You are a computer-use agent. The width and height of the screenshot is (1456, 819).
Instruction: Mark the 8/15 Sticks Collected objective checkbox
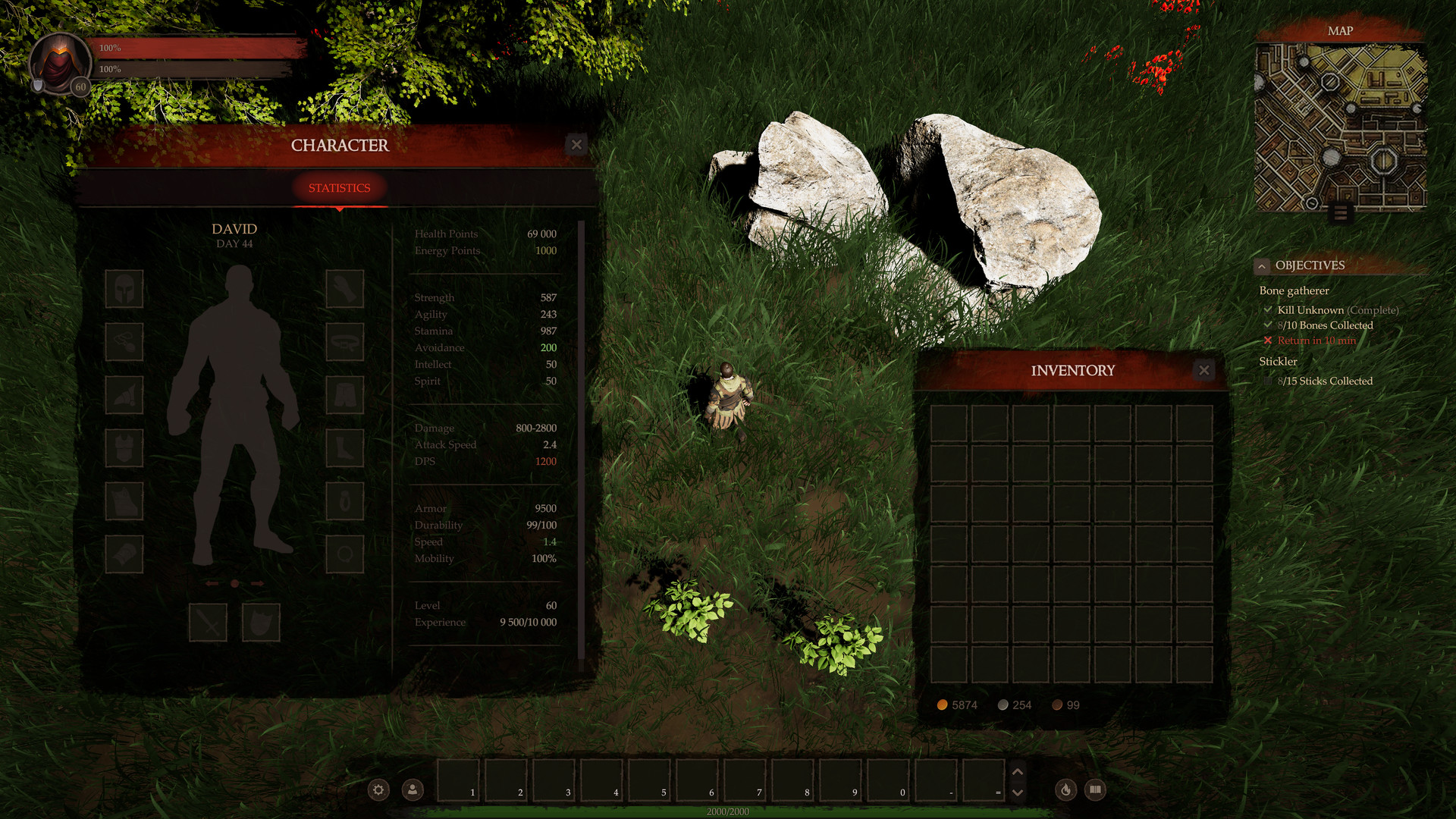click(x=1268, y=381)
